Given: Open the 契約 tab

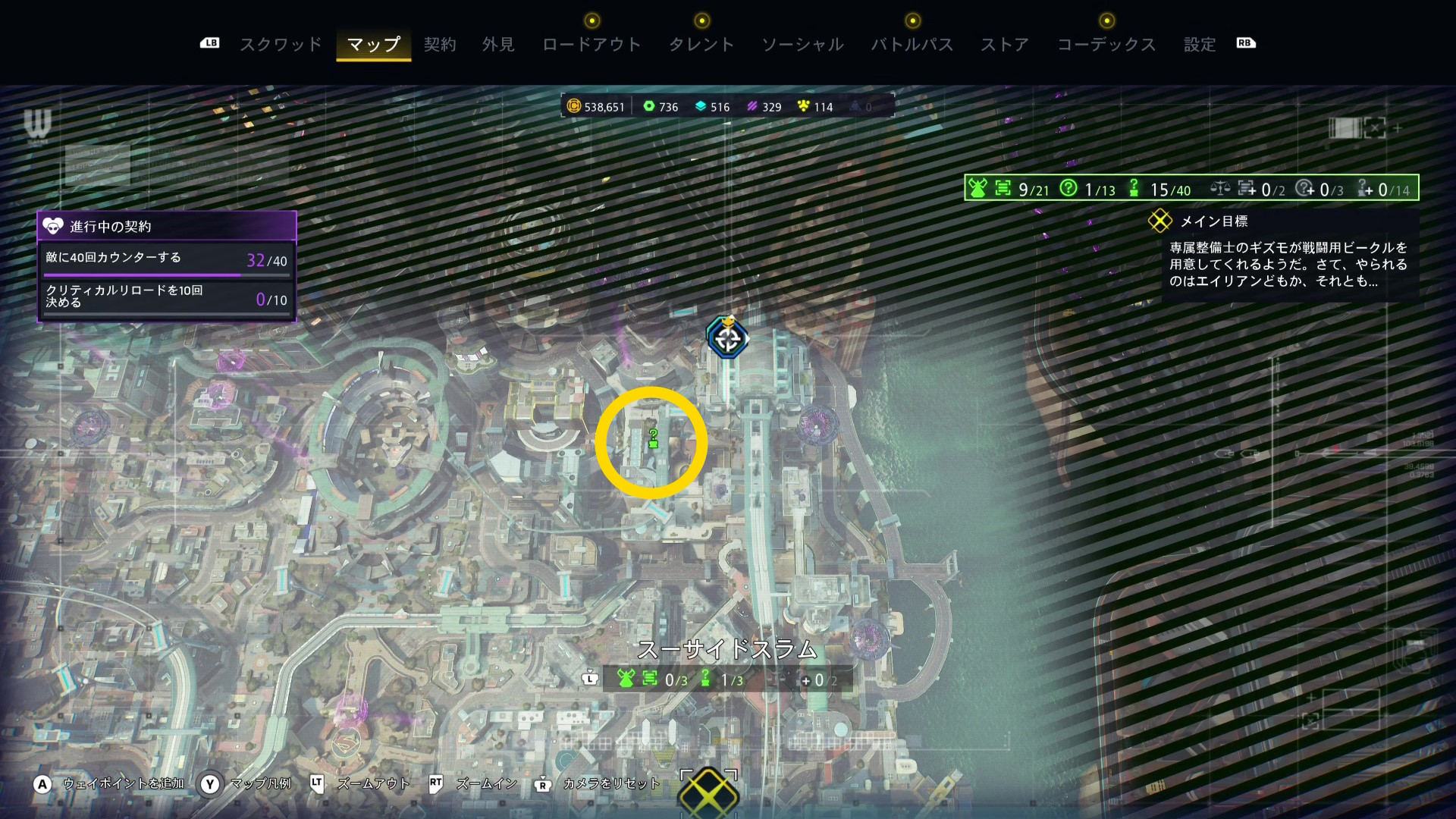Looking at the screenshot, I should click(440, 45).
